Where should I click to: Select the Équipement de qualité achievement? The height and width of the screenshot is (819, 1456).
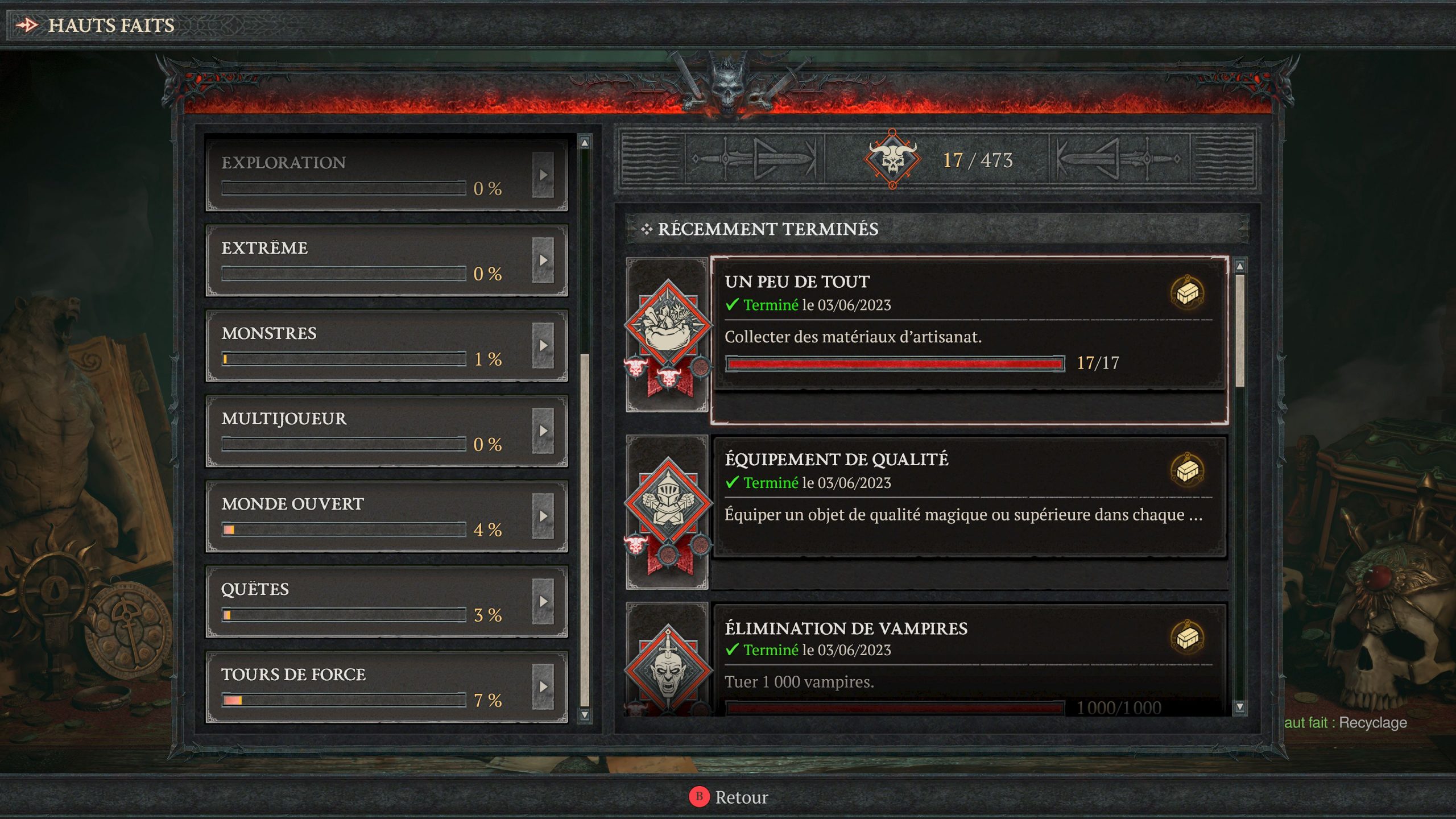[x=967, y=496]
